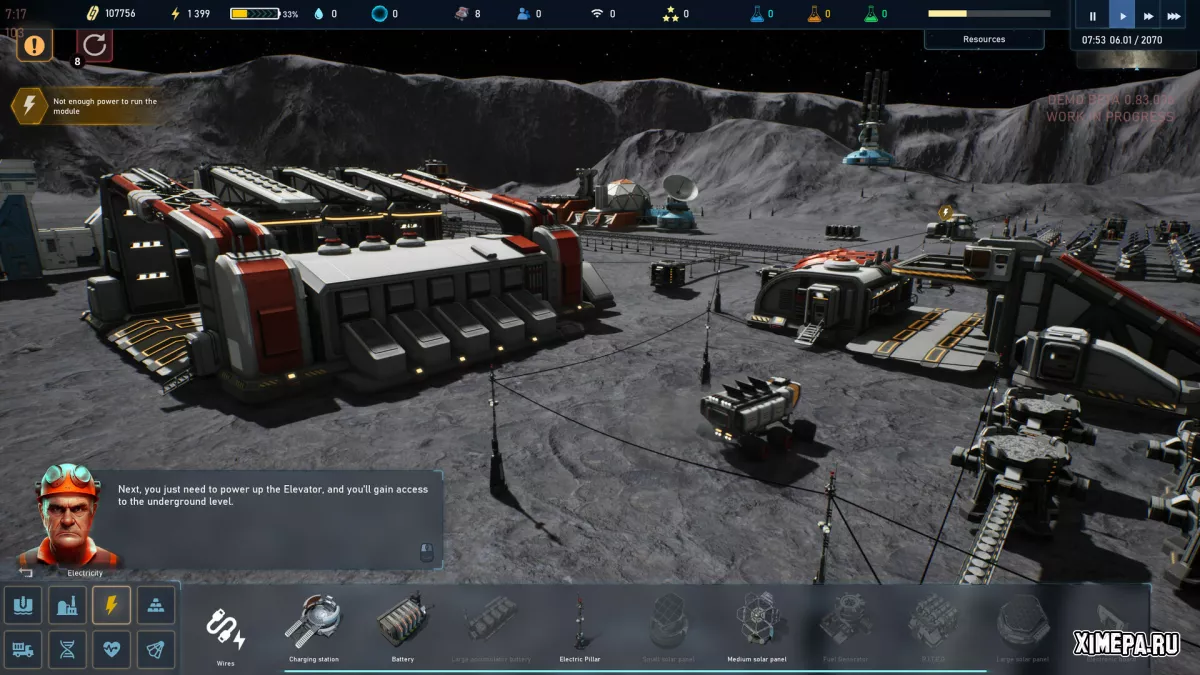Switch to the factory building category

tap(67, 605)
